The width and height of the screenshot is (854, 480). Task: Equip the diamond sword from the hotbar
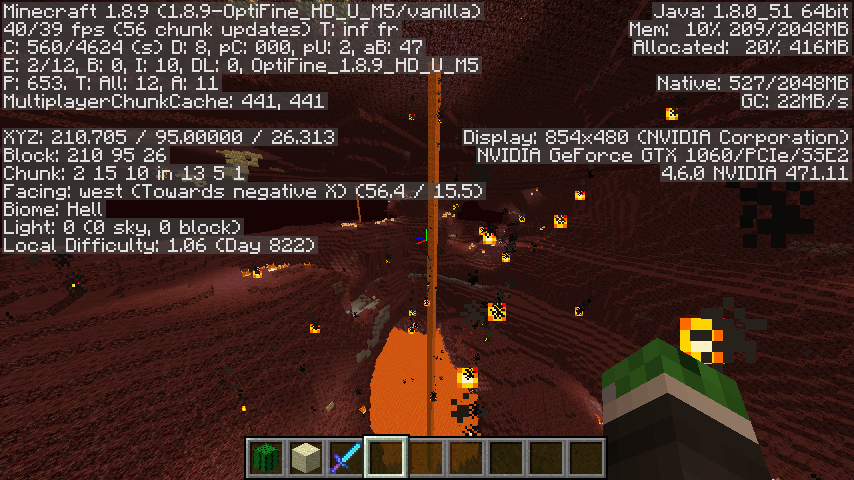pos(346,457)
